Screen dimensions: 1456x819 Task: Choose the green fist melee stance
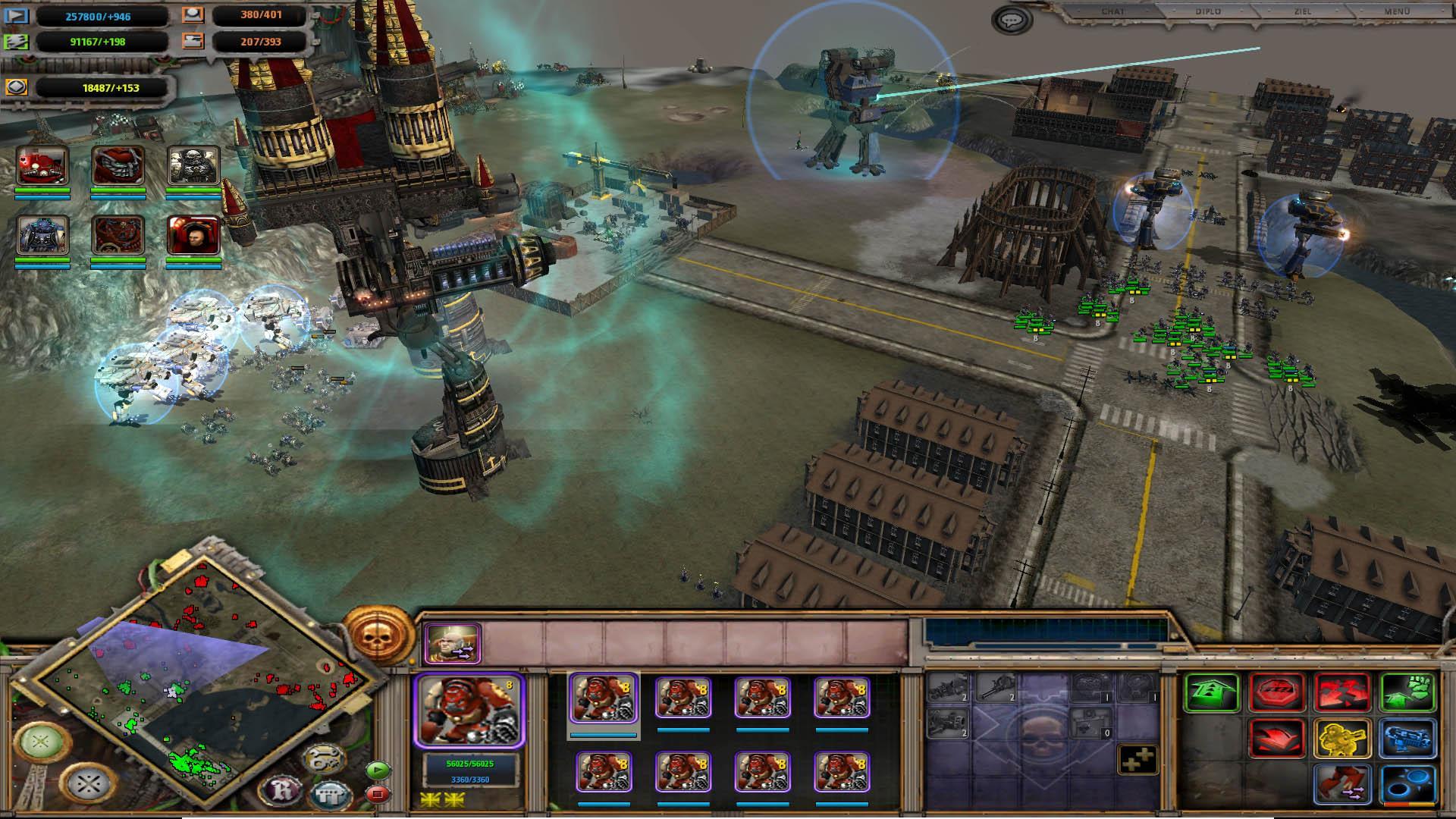(1408, 693)
